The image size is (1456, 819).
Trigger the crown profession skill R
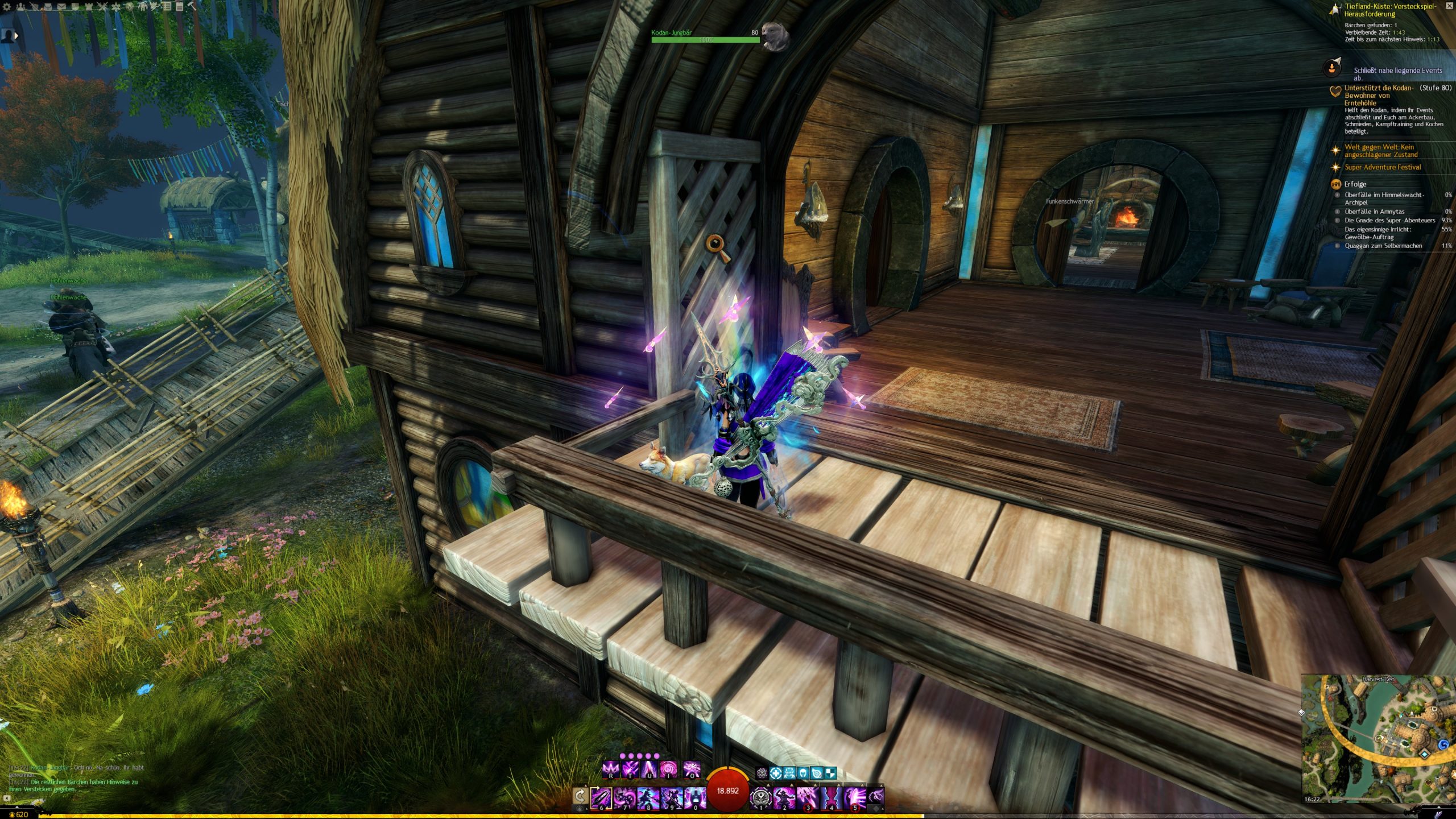(610, 770)
